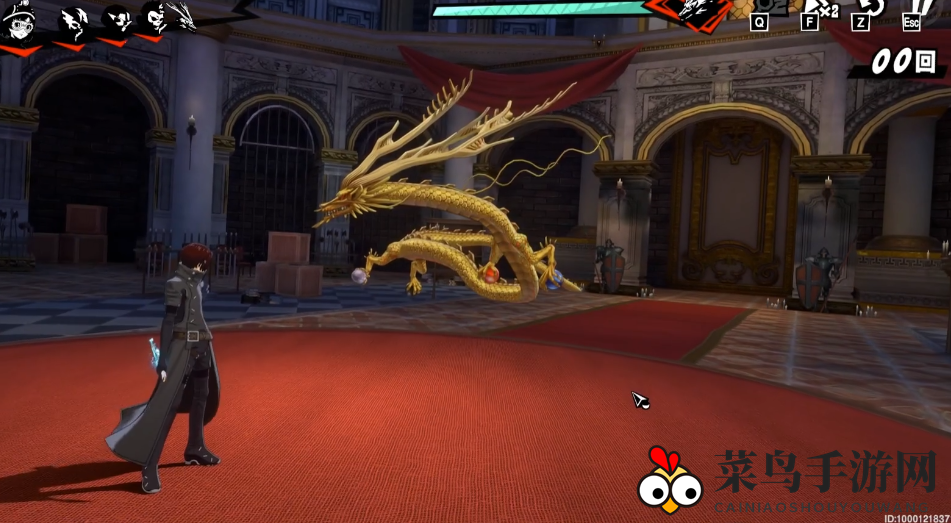
Task: Select the goggles-wearing character portrait
Action: point(19,21)
